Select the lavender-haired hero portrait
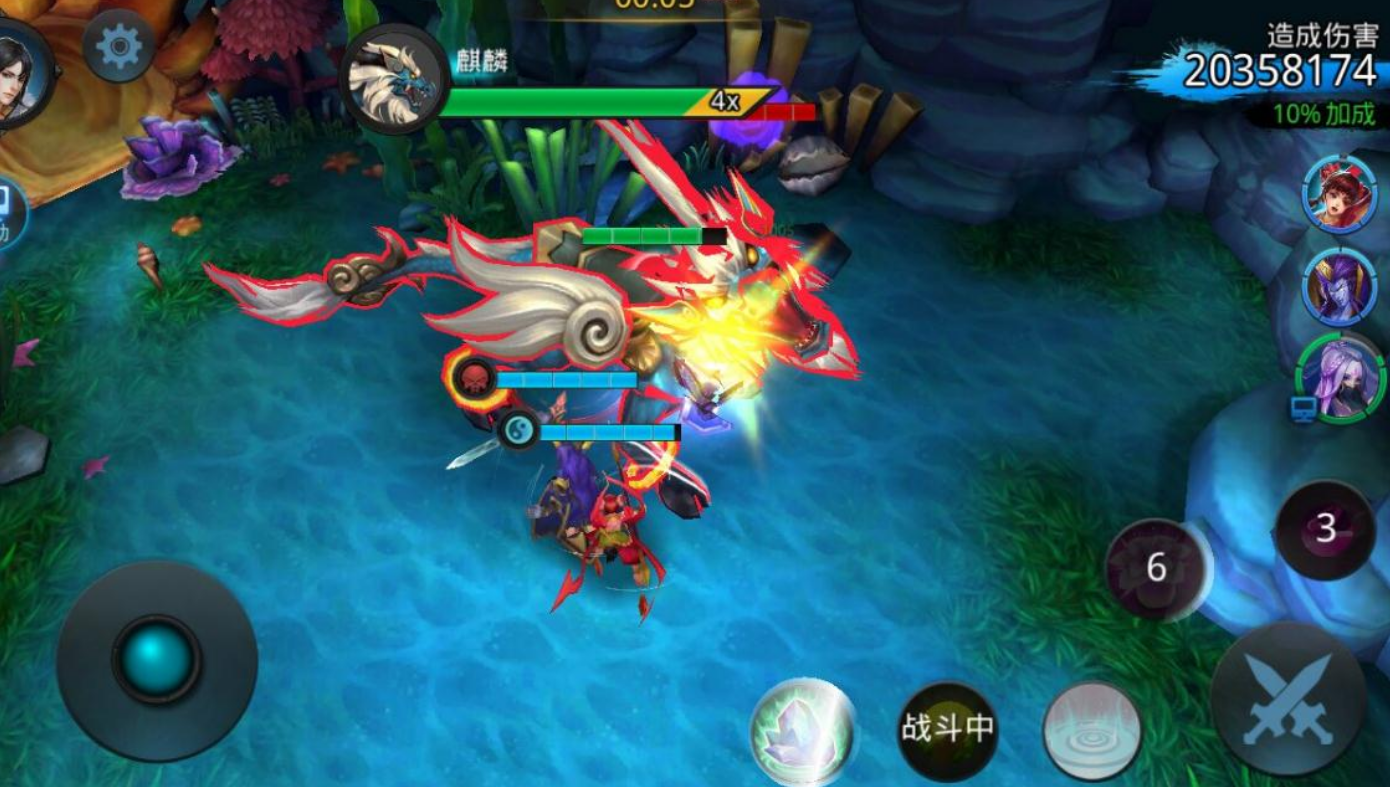This screenshot has width=1390, height=787. 1340,378
